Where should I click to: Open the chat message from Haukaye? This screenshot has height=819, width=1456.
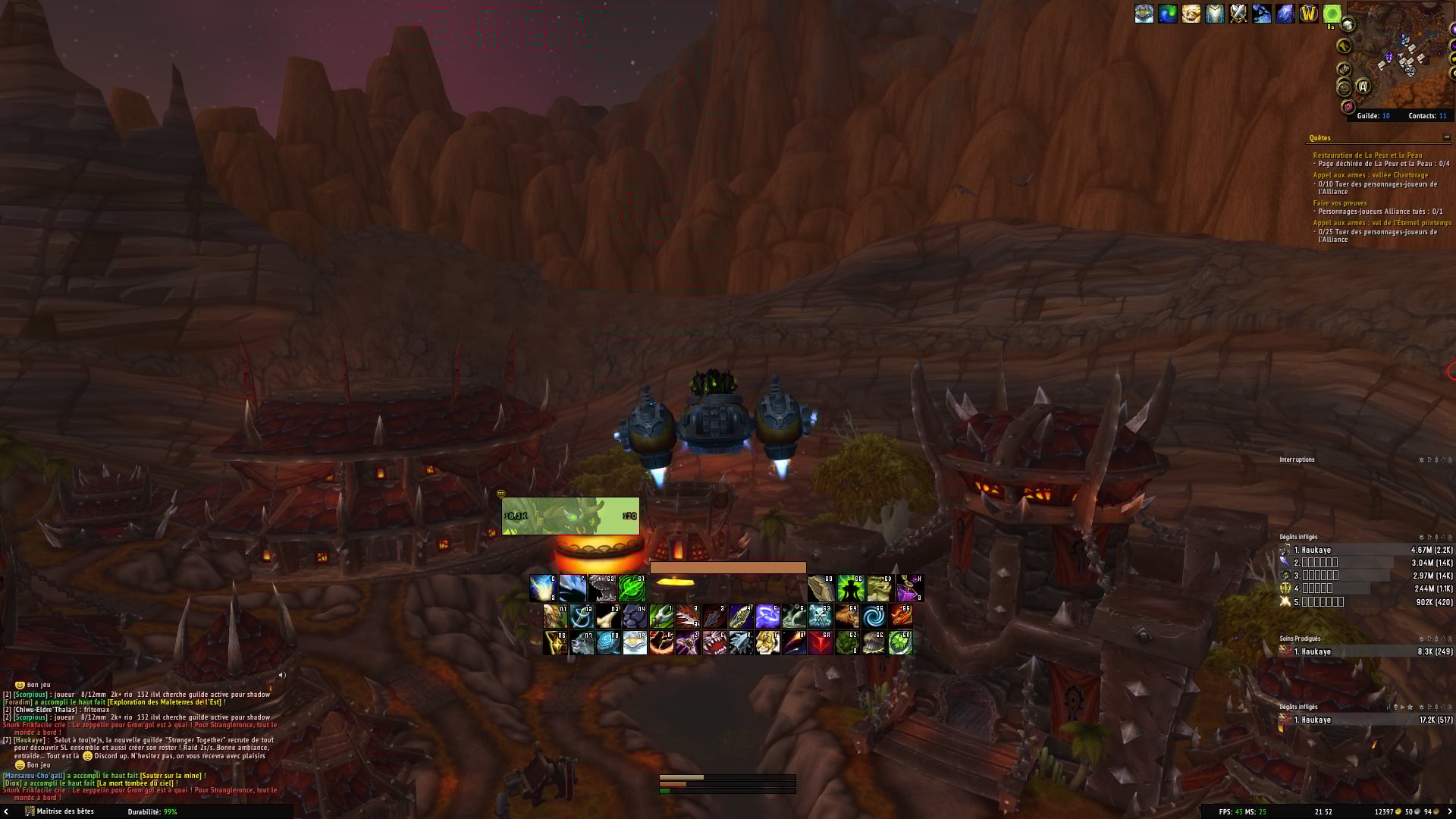pos(144,748)
